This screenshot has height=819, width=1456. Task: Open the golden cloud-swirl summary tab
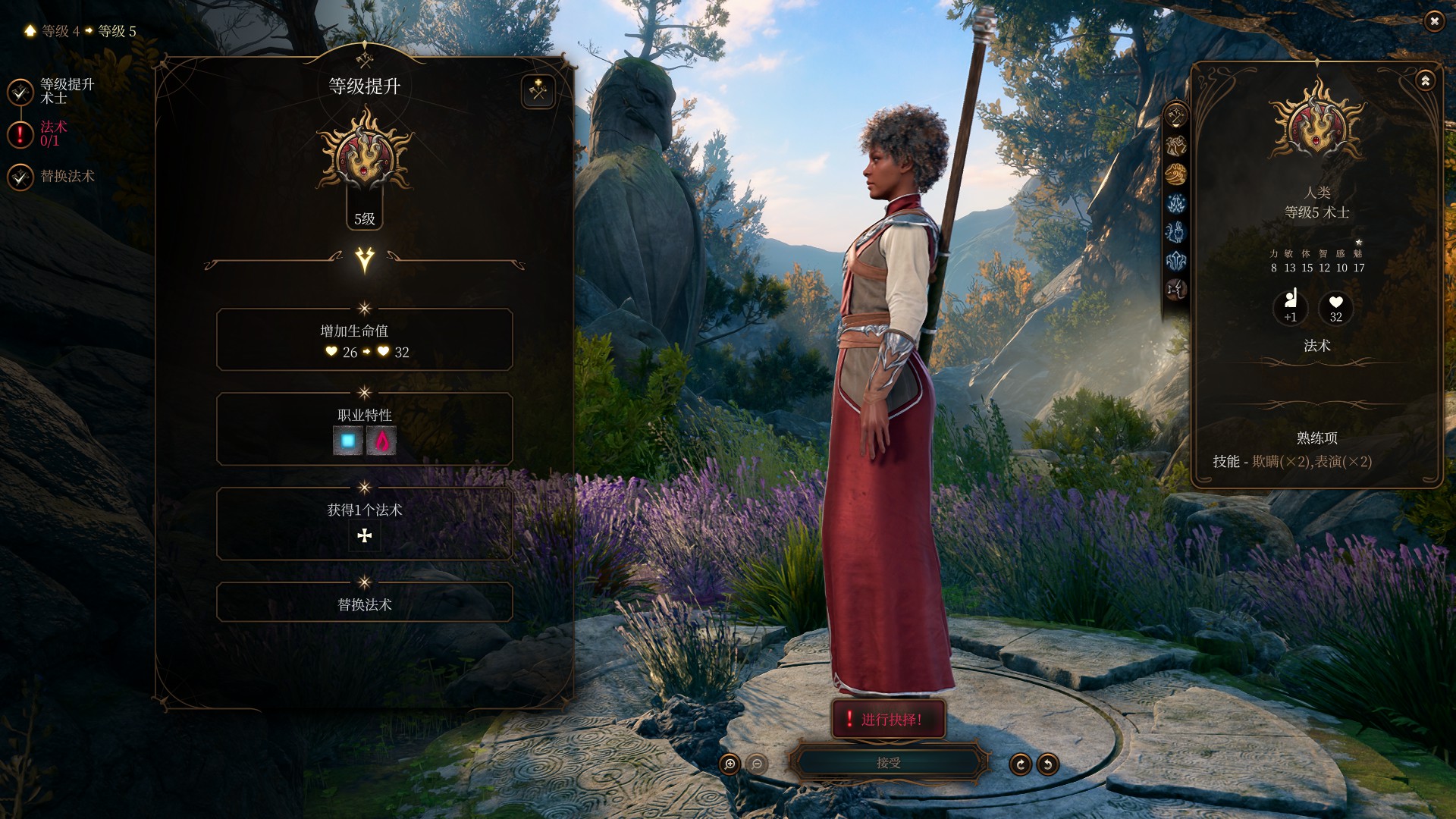[x=1176, y=174]
